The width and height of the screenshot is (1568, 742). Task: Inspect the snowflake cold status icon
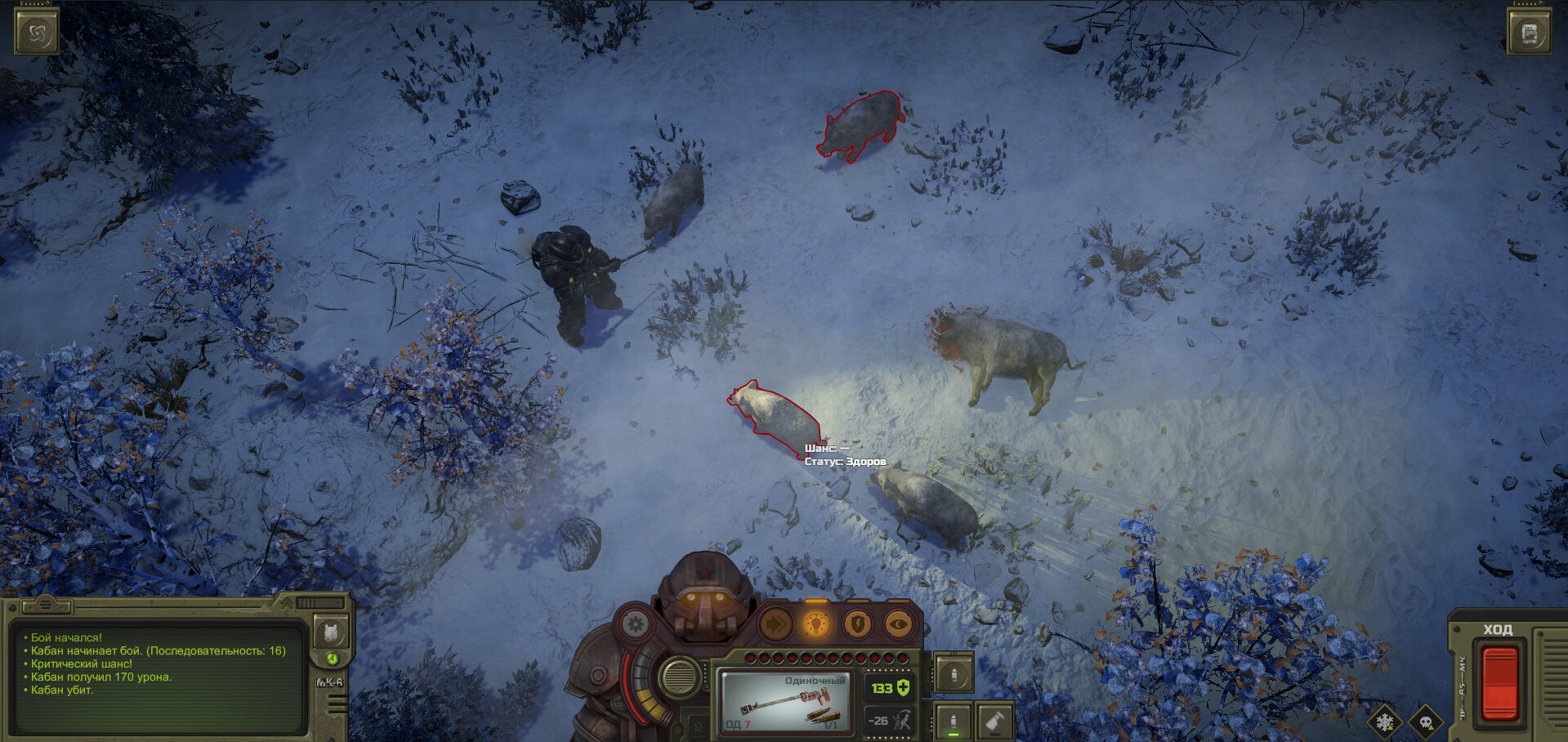1385,722
